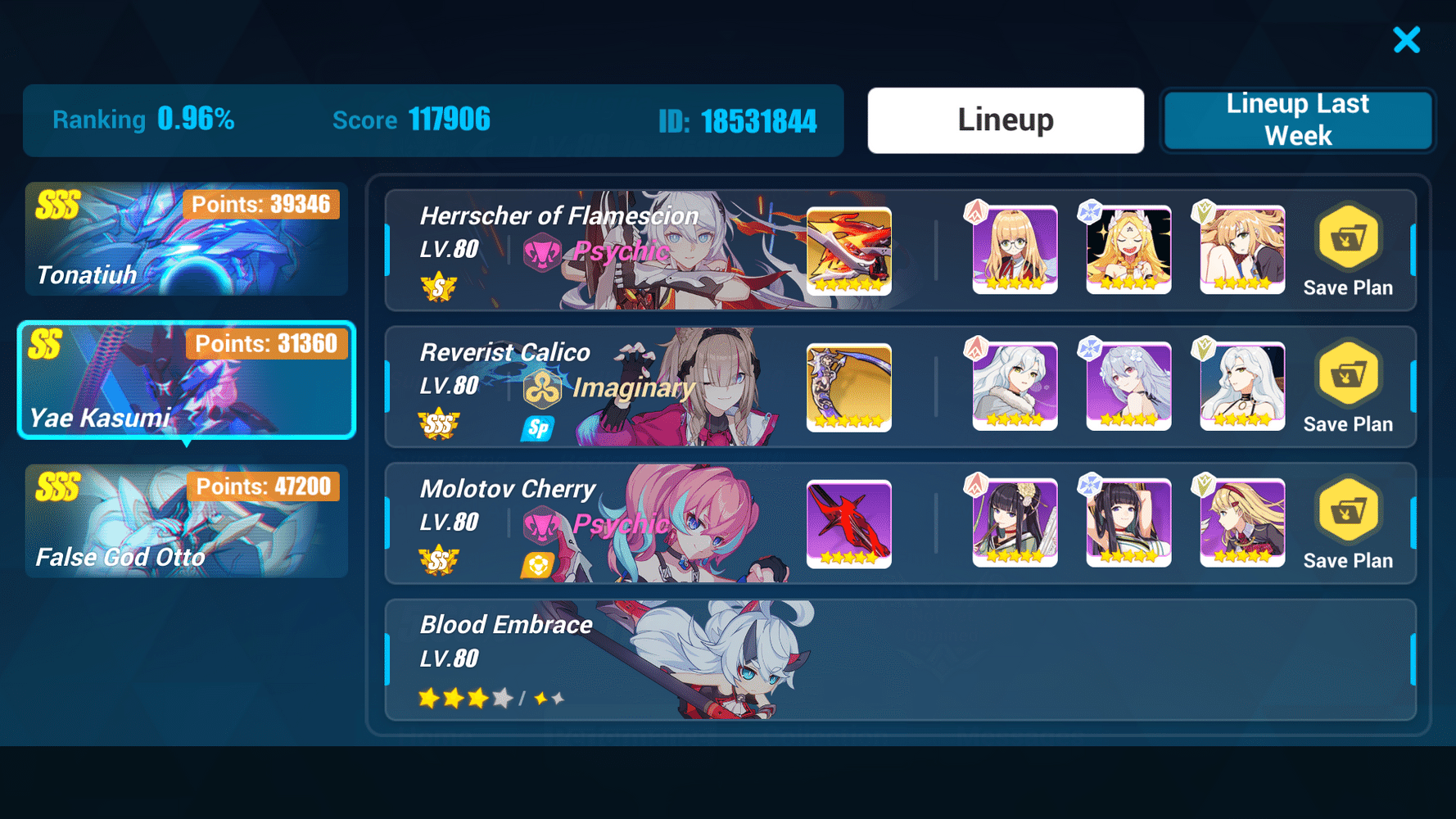Switch to the Lineup tab
This screenshot has height=819, width=1456.
(1006, 120)
